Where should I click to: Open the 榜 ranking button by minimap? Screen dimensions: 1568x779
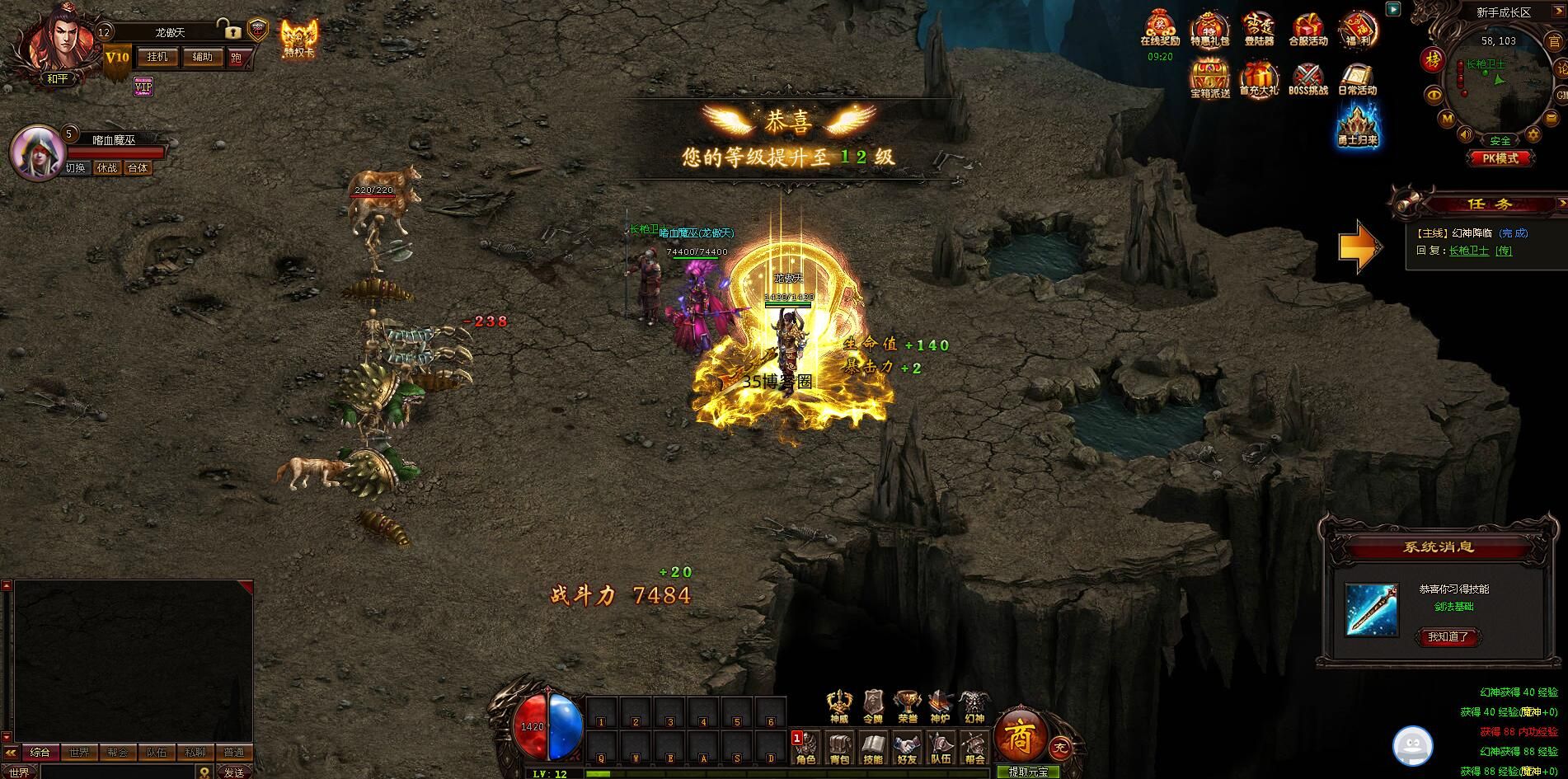(x=1431, y=59)
